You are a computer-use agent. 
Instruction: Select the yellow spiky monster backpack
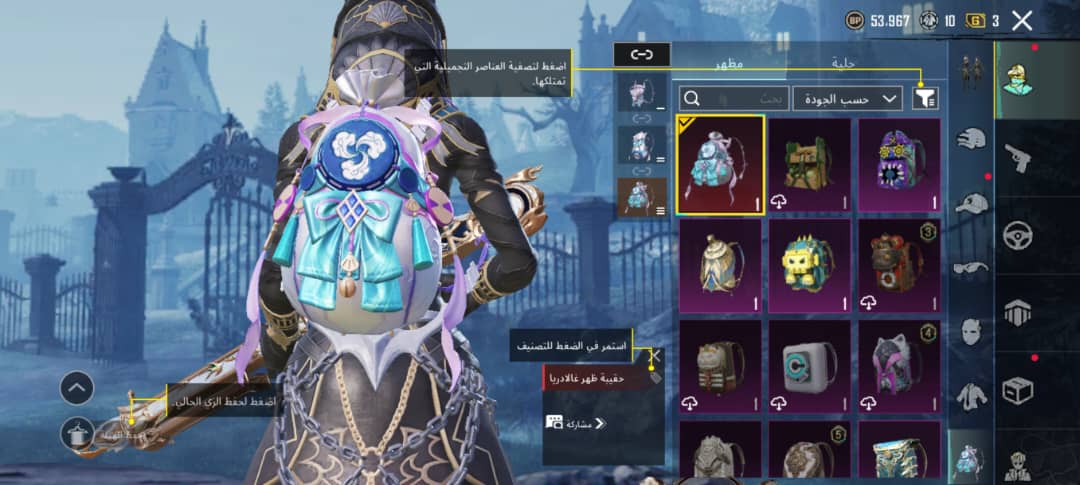click(810, 265)
